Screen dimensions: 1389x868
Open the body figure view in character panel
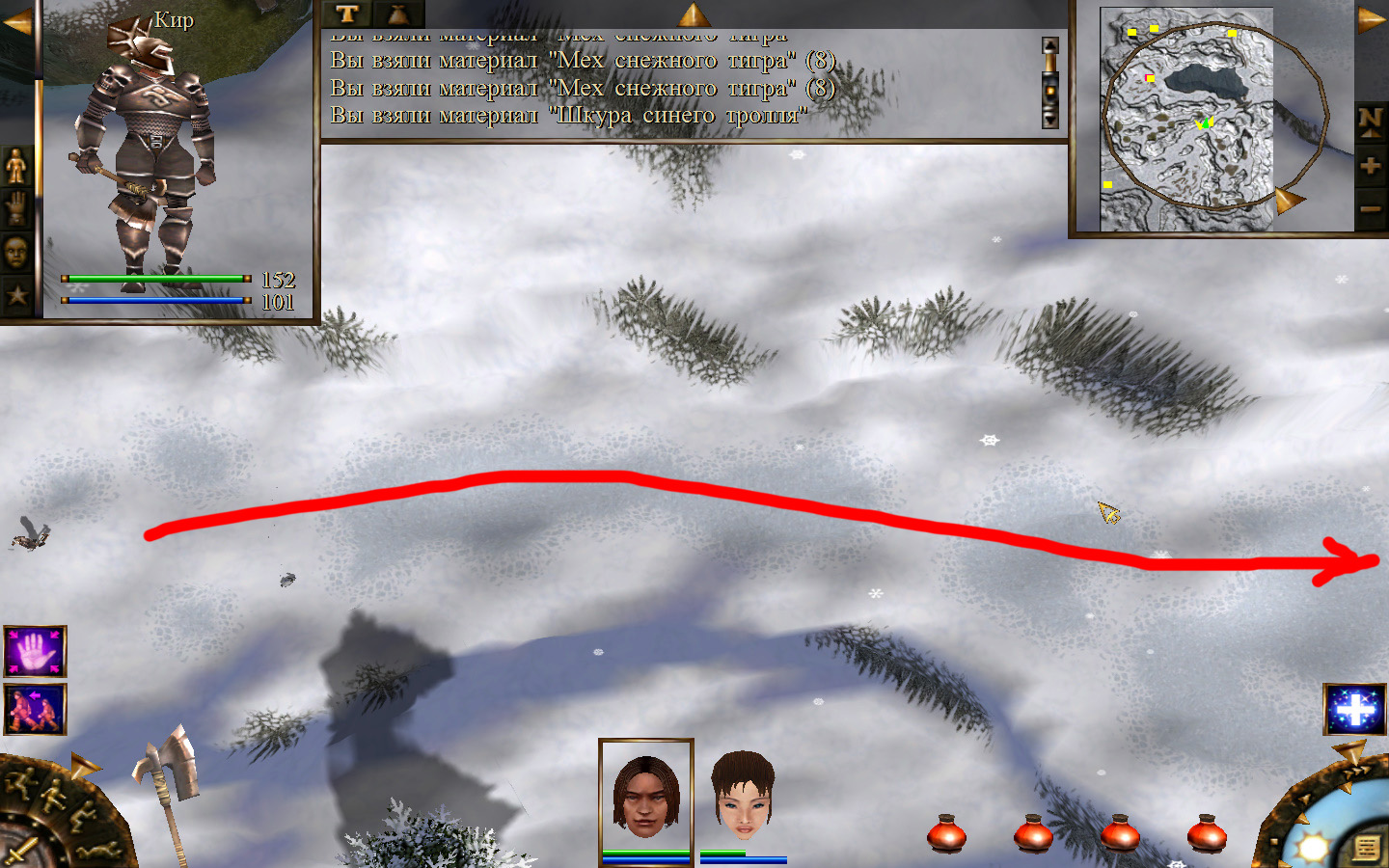[x=16, y=166]
